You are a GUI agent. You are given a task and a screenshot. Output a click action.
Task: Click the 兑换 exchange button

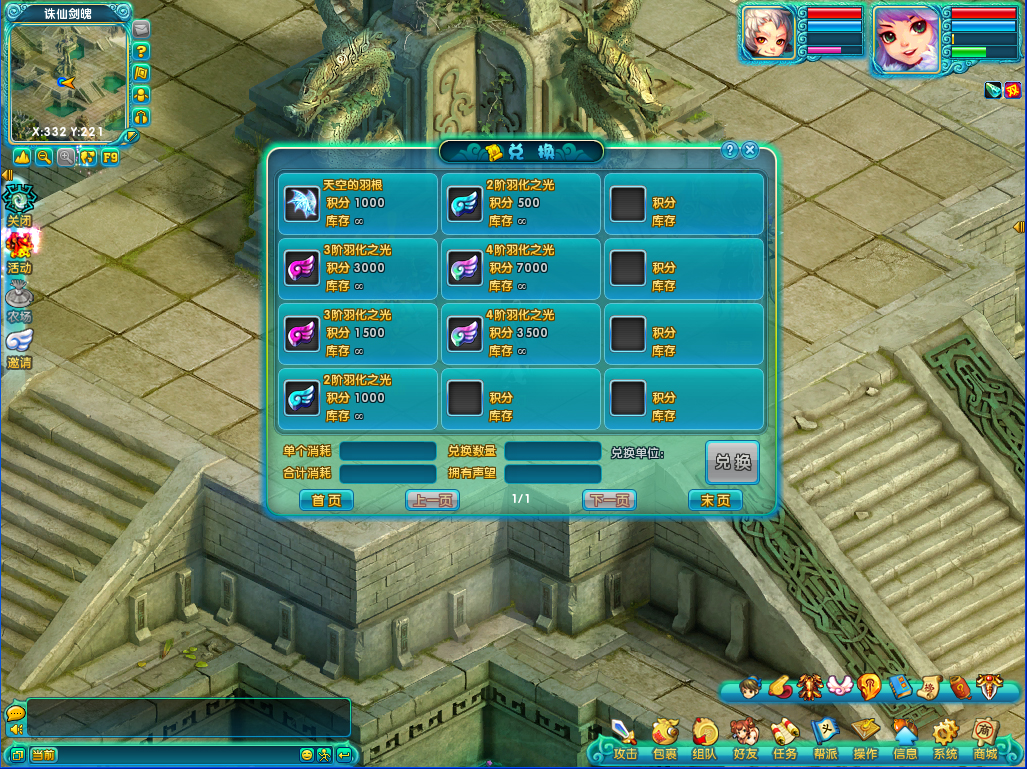(x=732, y=462)
